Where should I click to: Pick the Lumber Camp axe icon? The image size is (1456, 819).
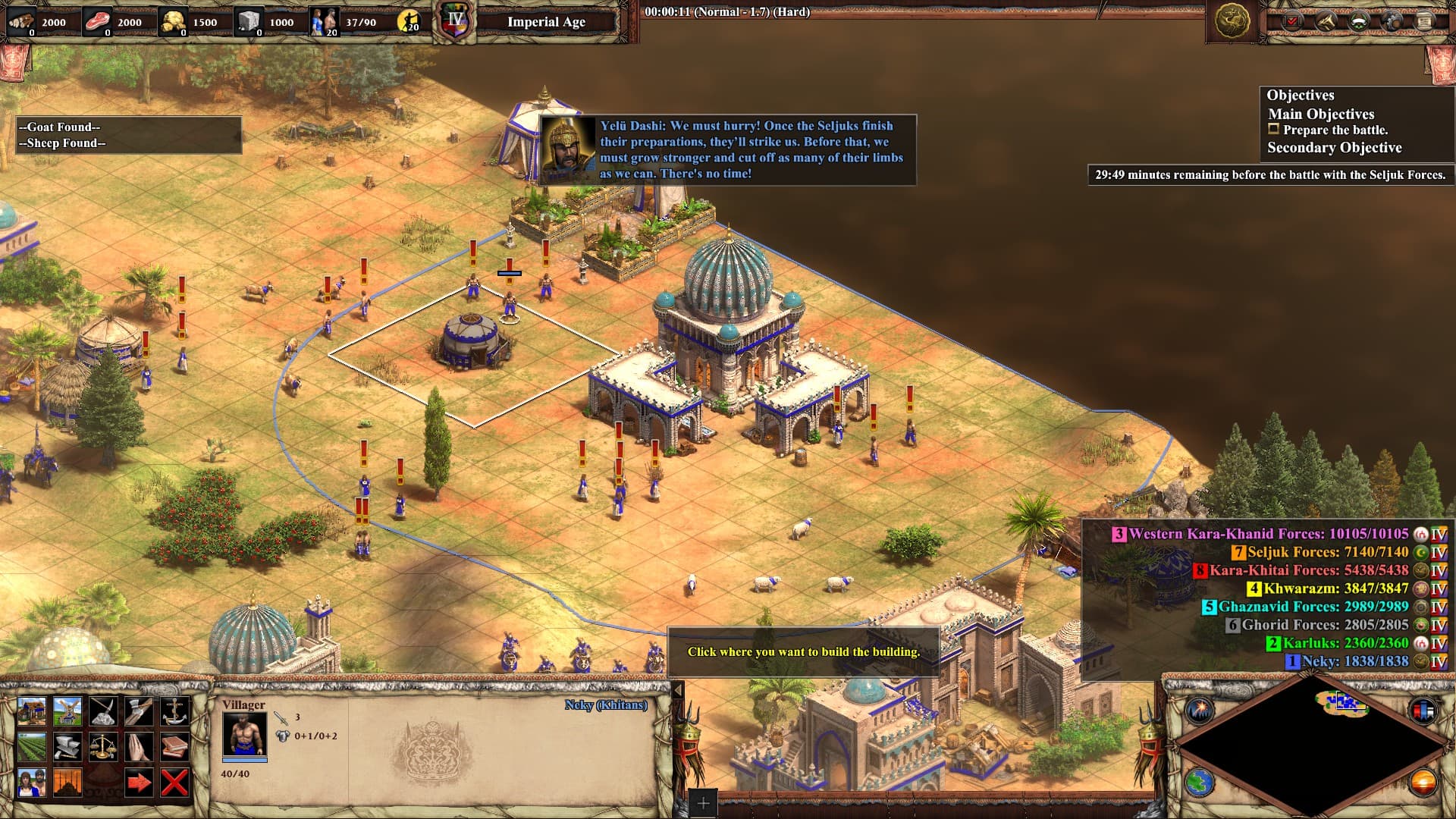pyautogui.click(x=139, y=711)
